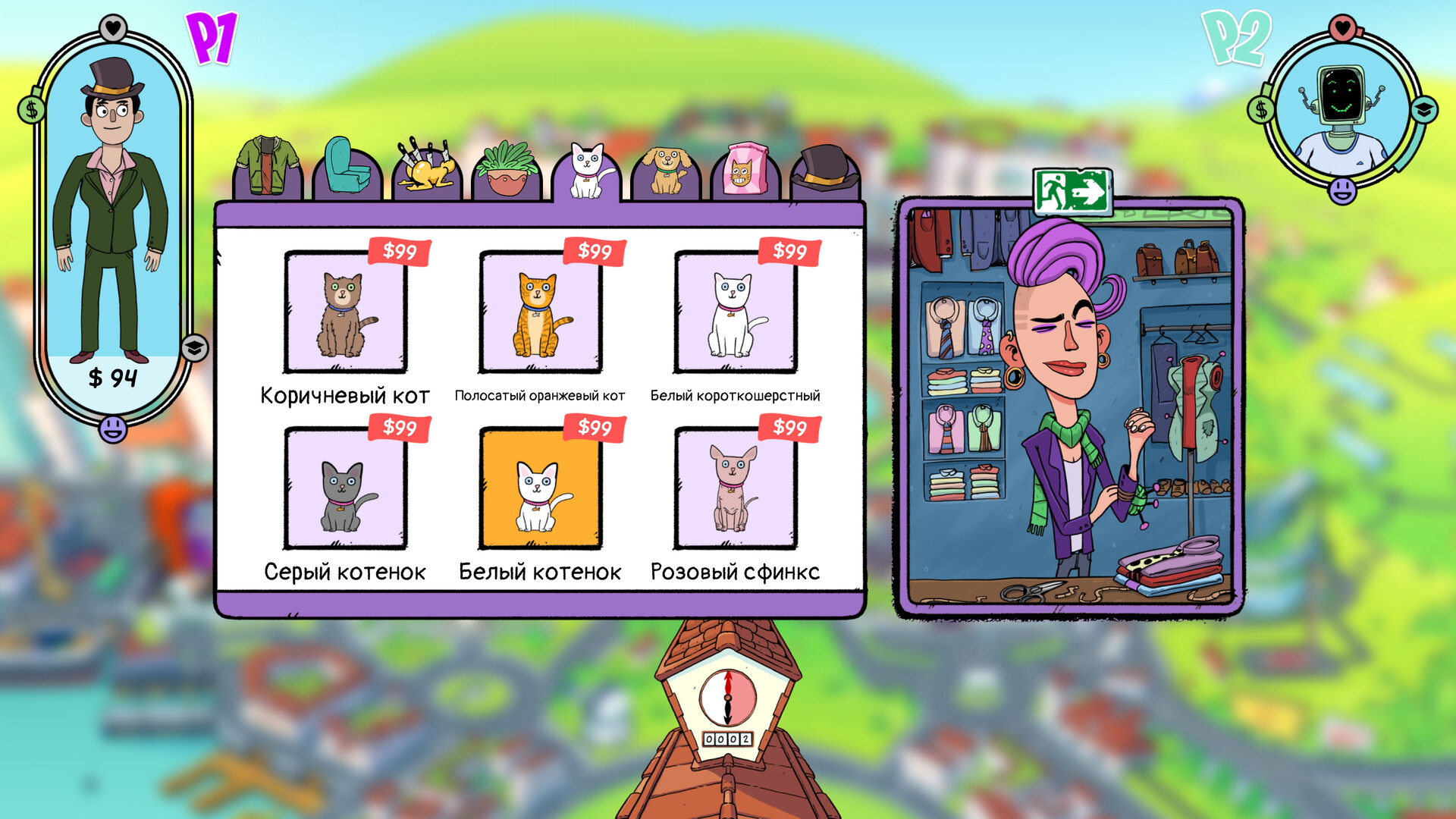Click the dollar icon beside Player 2 portrait
The height and width of the screenshot is (819, 1456).
coord(1260,108)
